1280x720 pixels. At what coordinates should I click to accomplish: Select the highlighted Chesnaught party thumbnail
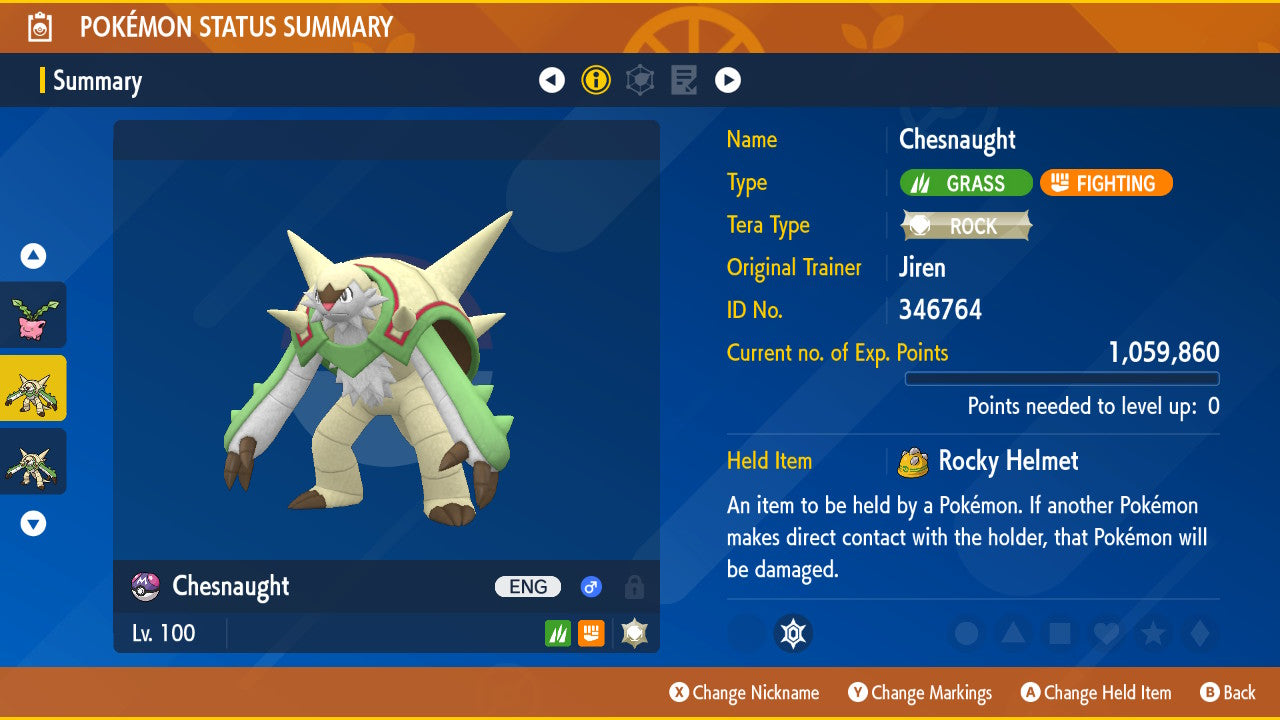point(33,388)
